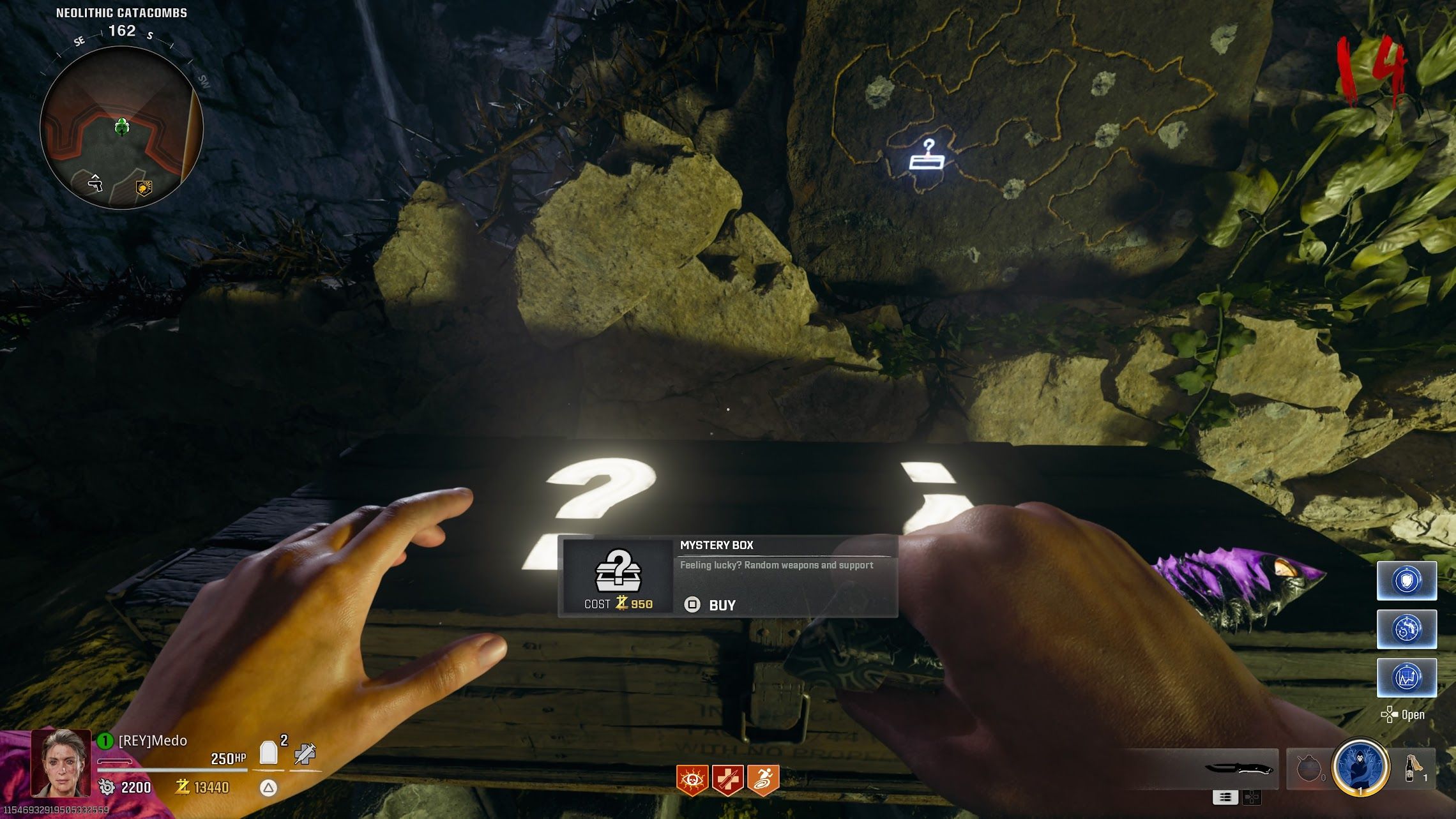Open the box lid using the Open prompt
This screenshot has height=819, width=1456.
(x=1411, y=714)
